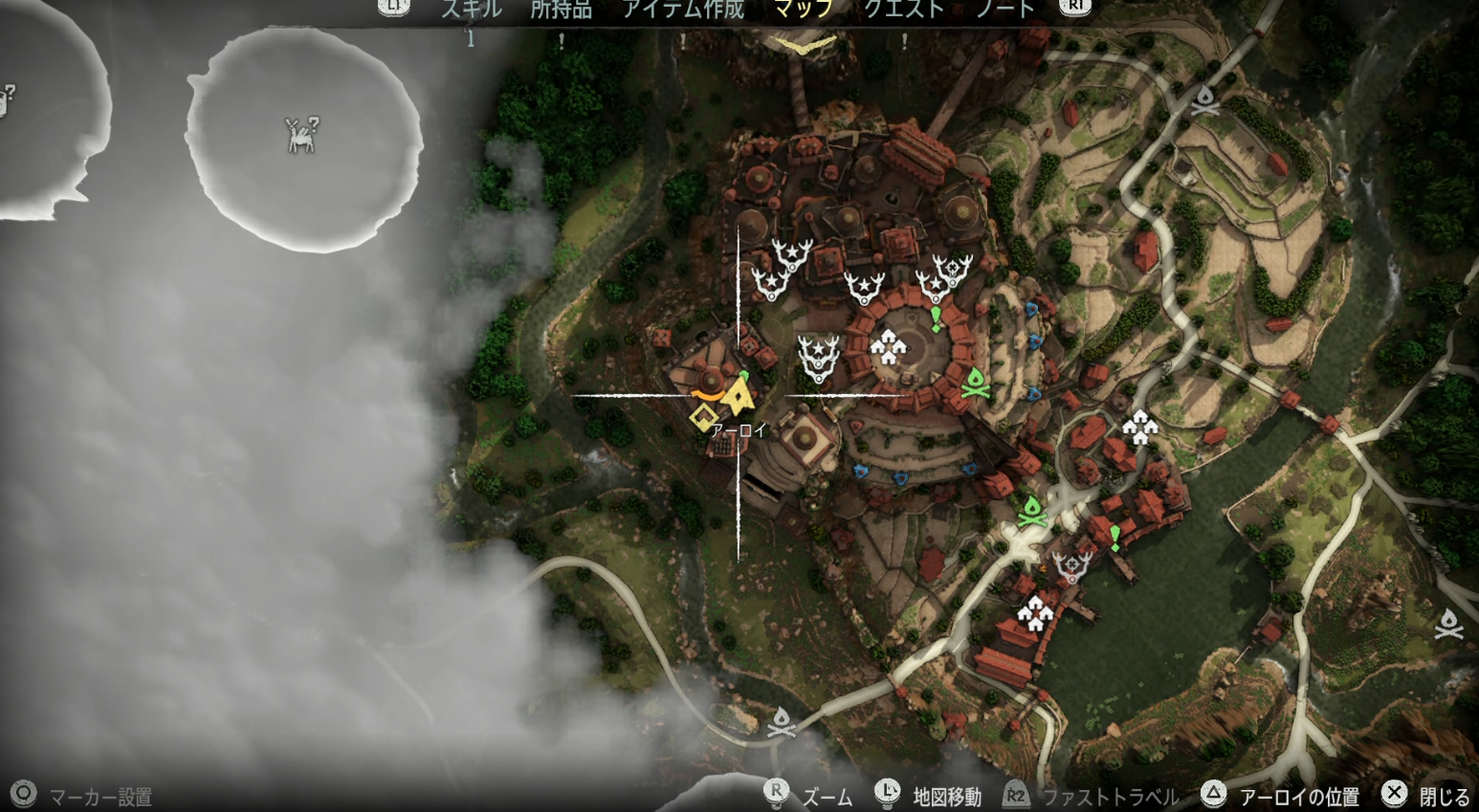Pick the machine site icon in the full fog circle
The height and width of the screenshot is (812, 1479).
click(302, 135)
